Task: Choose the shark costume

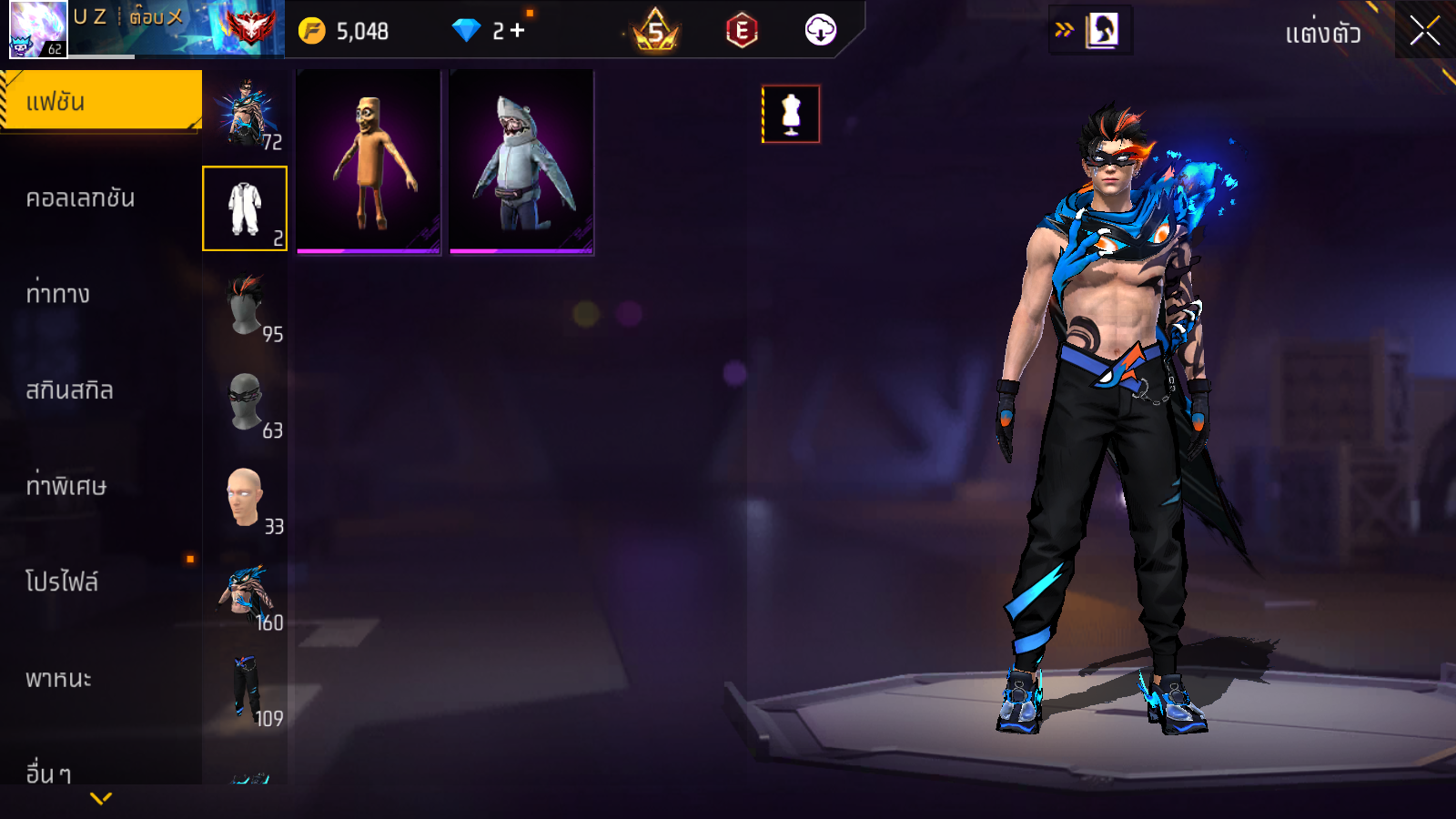Action: (x=521, y=162)
